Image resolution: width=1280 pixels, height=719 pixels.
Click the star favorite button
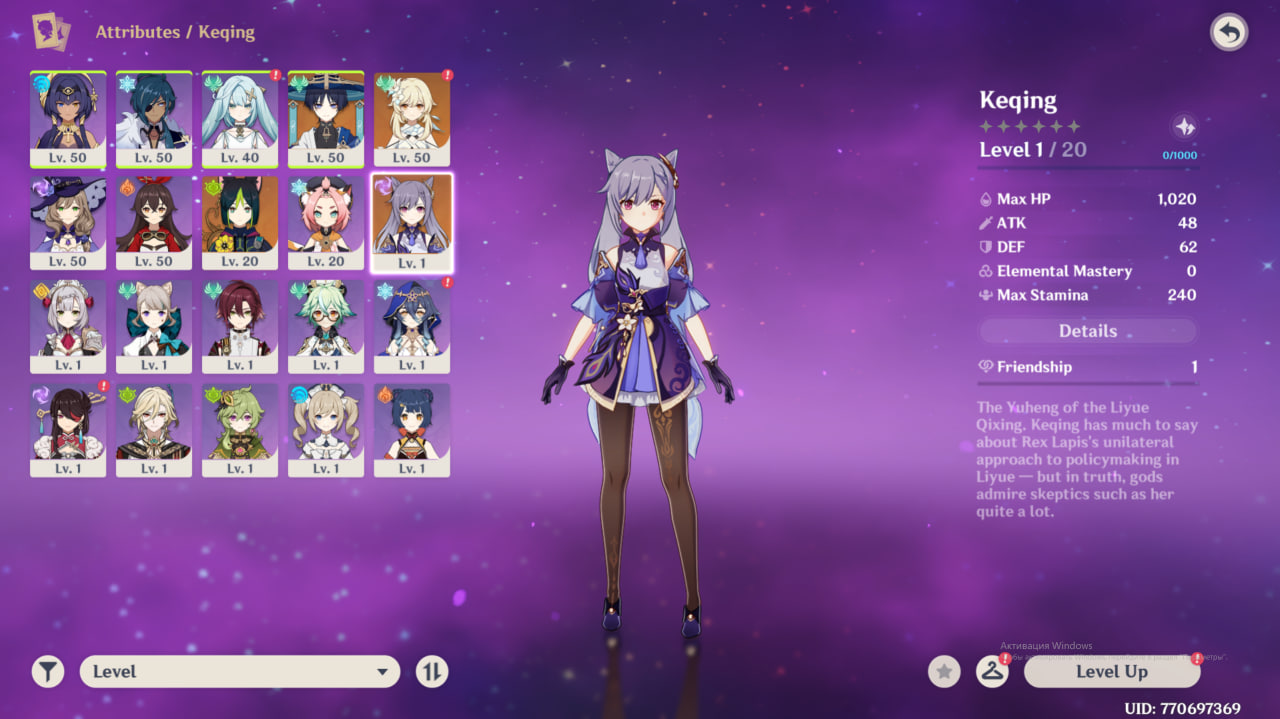point(944,672)
